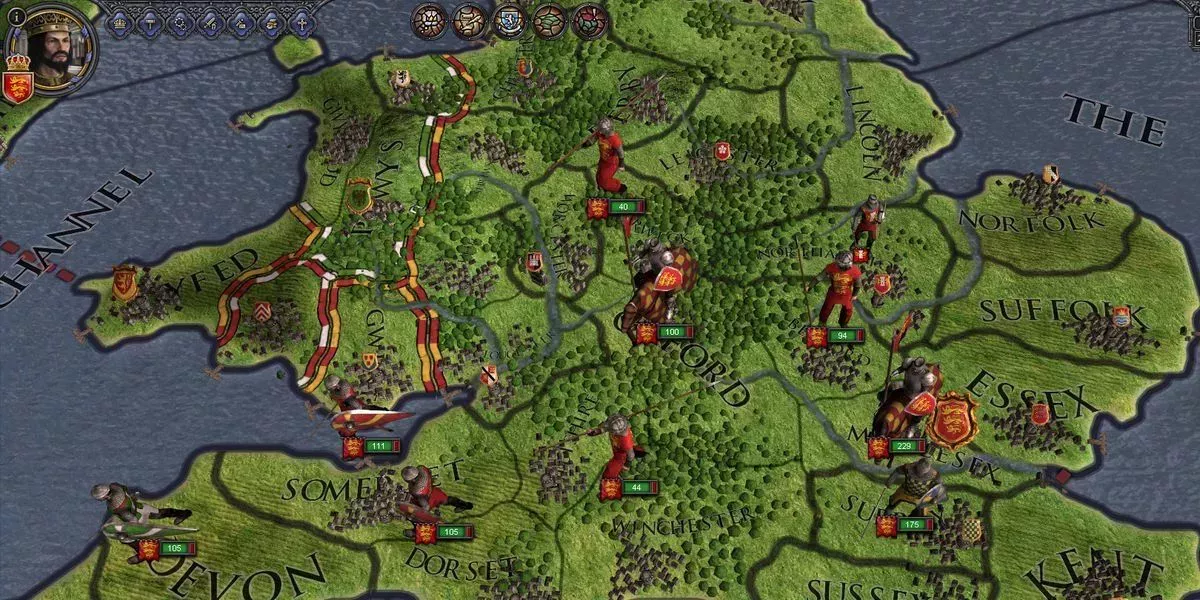Open the scroll alert icon
The width and height of the screenshot is (1200, 600).
click(469, 20)
